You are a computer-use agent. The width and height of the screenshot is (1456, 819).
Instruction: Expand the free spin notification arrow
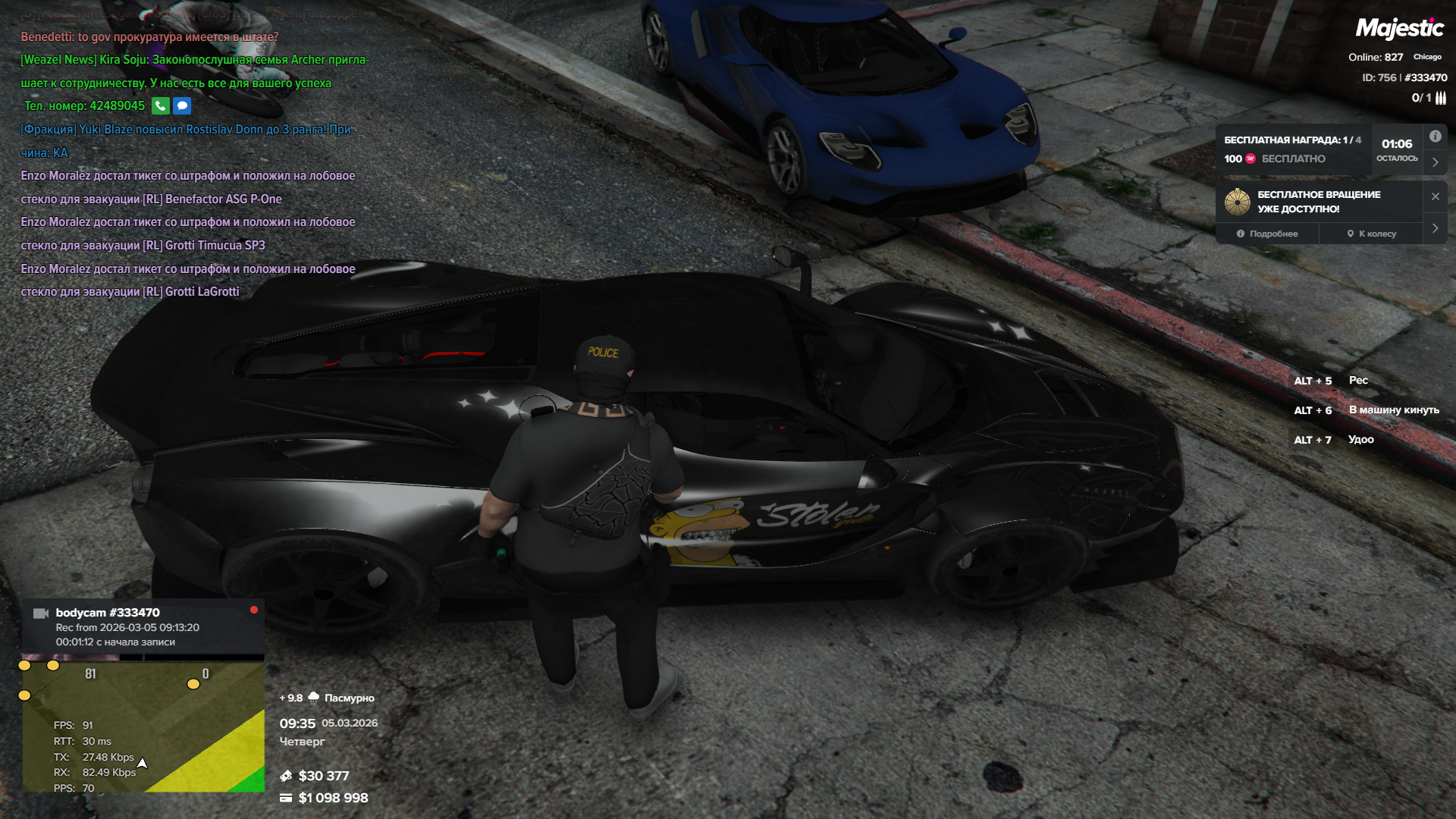click(x=1435, y=228)
